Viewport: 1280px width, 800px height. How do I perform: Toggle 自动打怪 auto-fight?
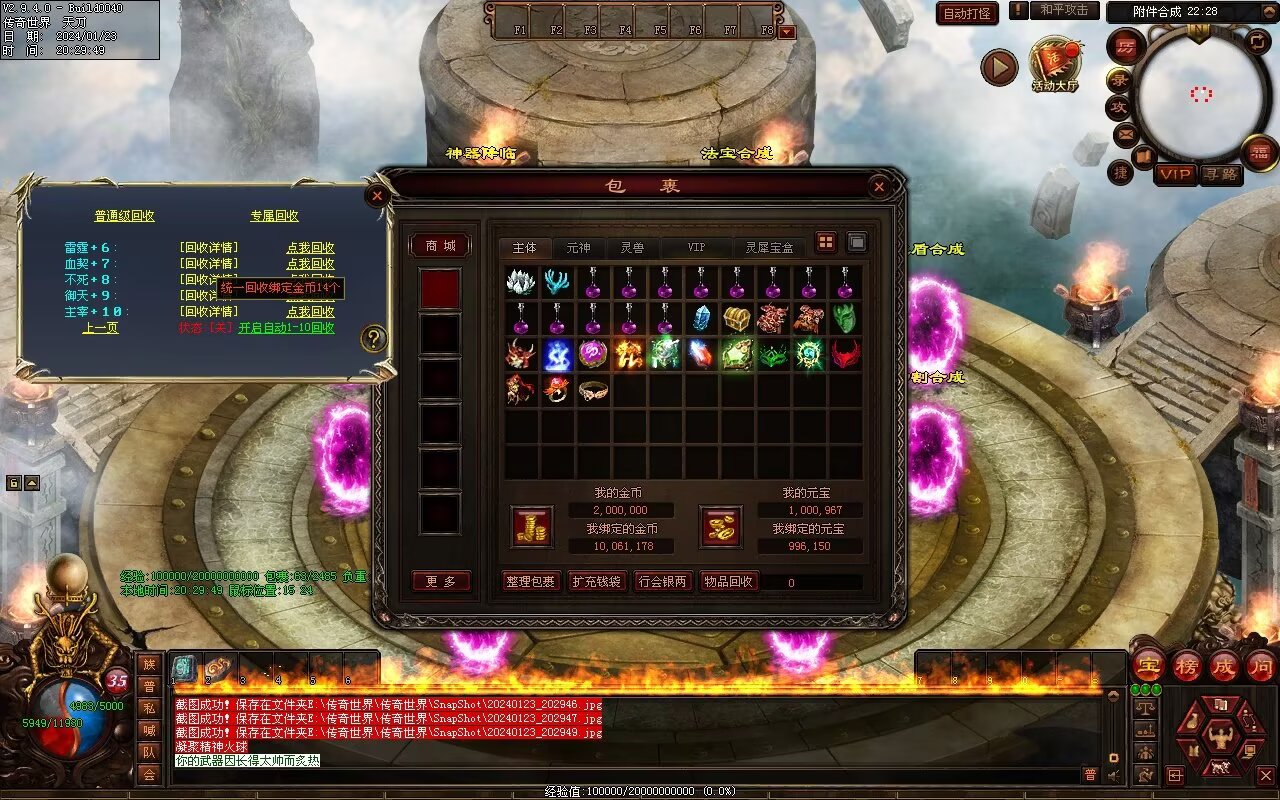967,13
